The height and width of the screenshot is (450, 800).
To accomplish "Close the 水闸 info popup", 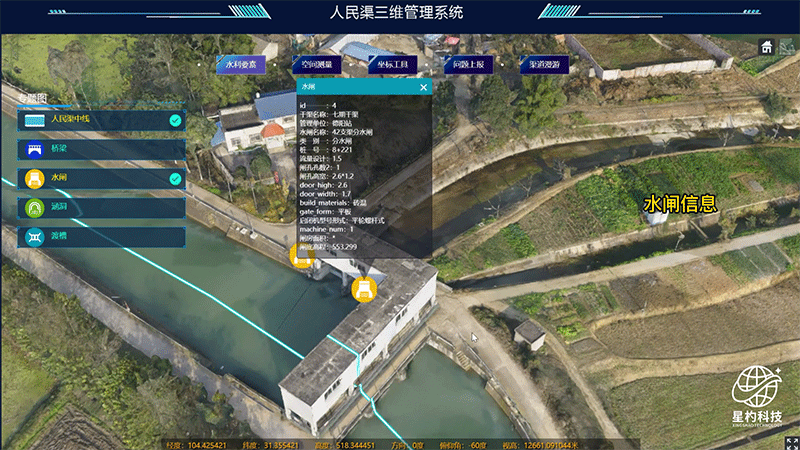I will (x=423, y=87).
